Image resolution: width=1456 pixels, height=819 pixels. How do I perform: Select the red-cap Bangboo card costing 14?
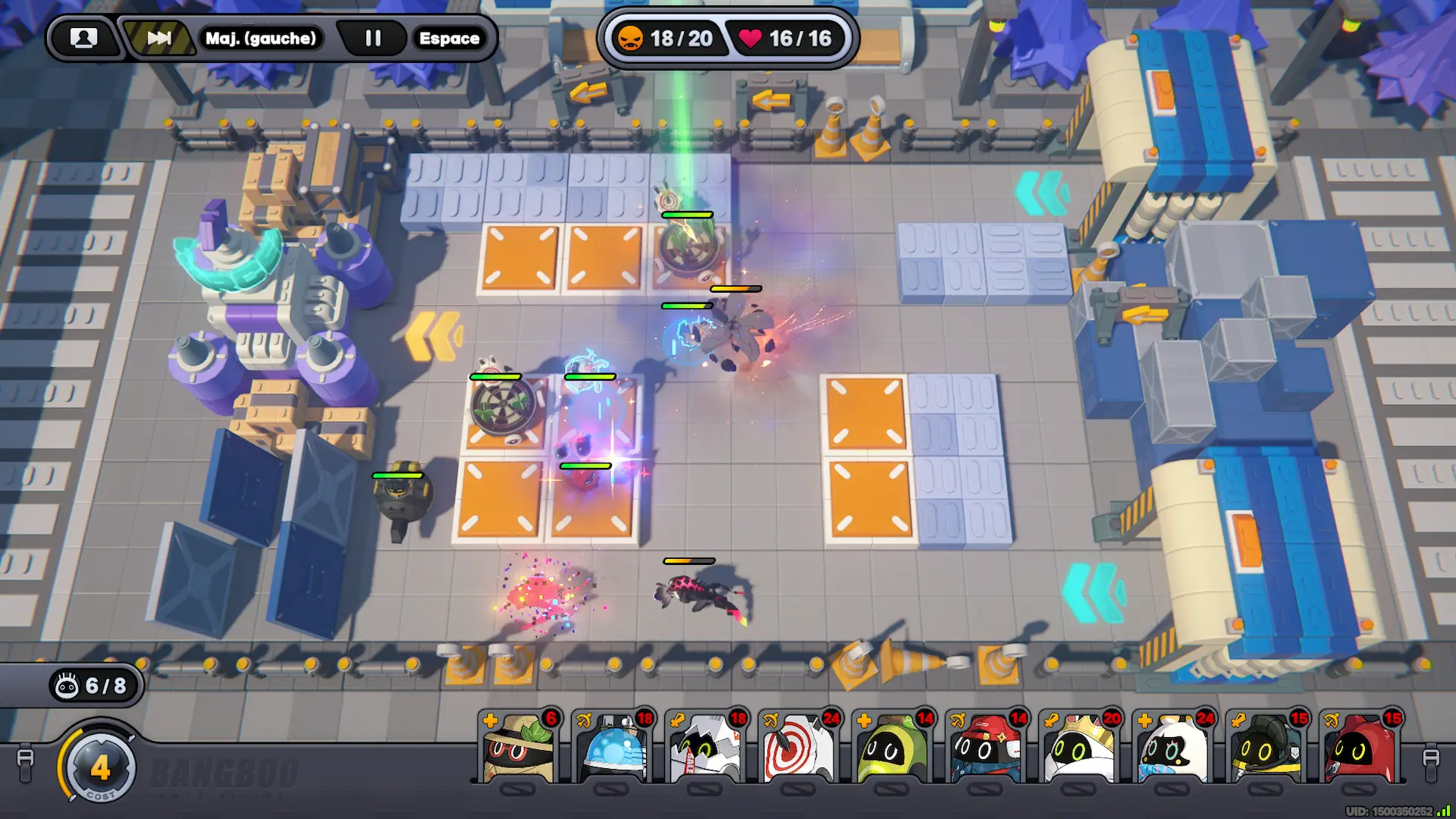pyautogui.click(x=987, y=748)
